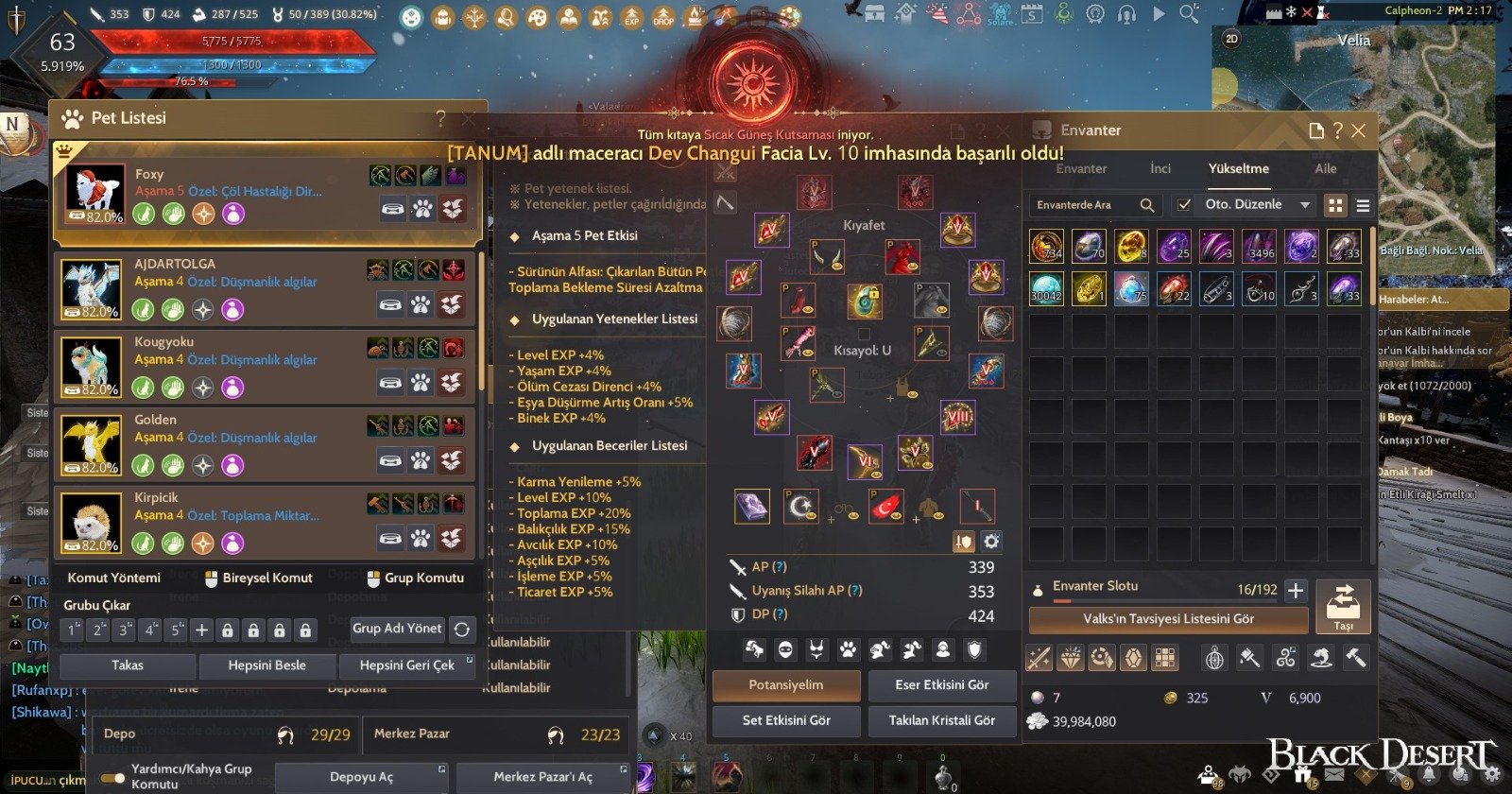1512x794 pixels.
Task: Toggle a padlock in the pet group row
Action: coord(227,629)
